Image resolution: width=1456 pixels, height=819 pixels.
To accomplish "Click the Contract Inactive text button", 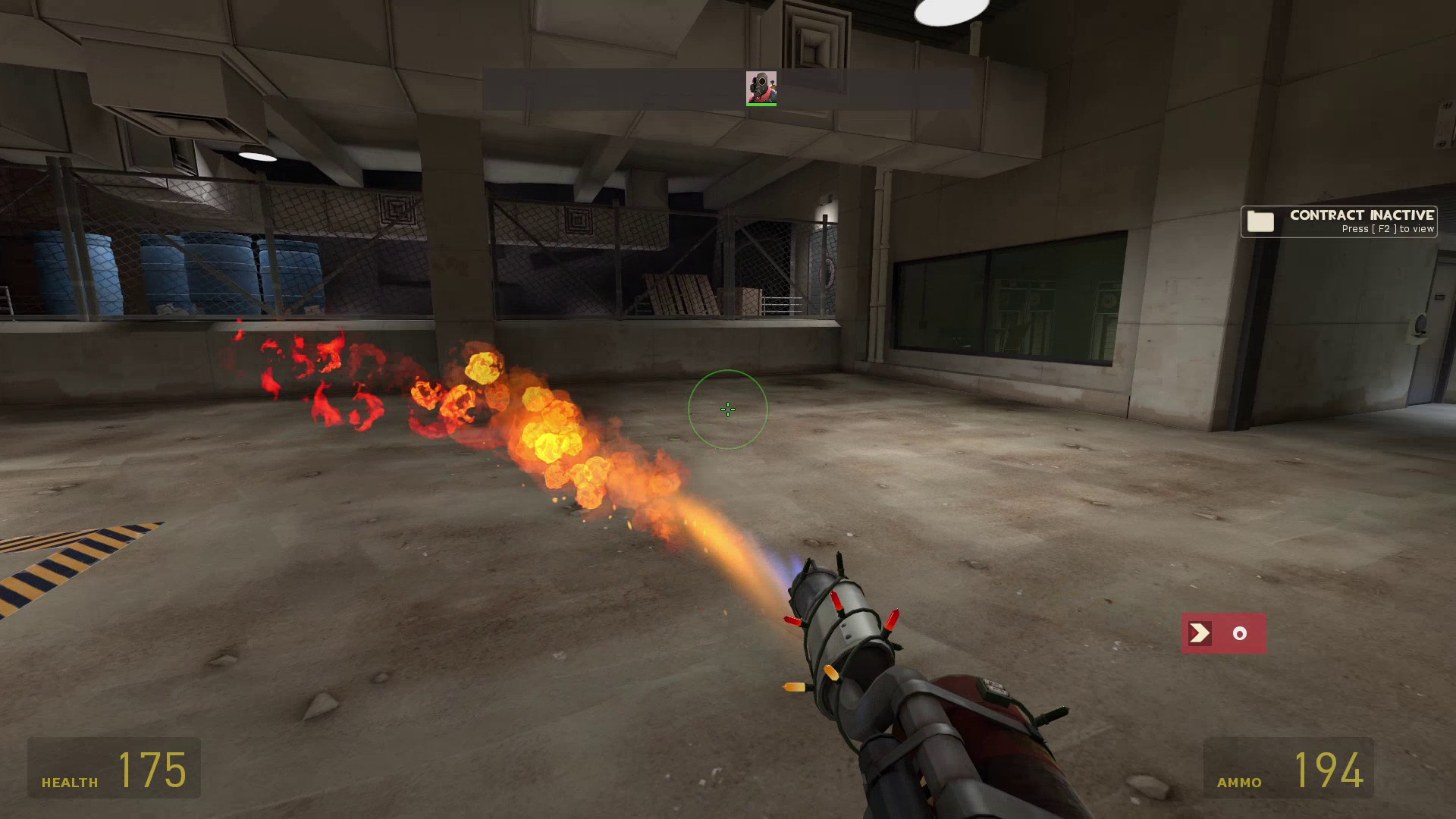I will pos(1361,215).
